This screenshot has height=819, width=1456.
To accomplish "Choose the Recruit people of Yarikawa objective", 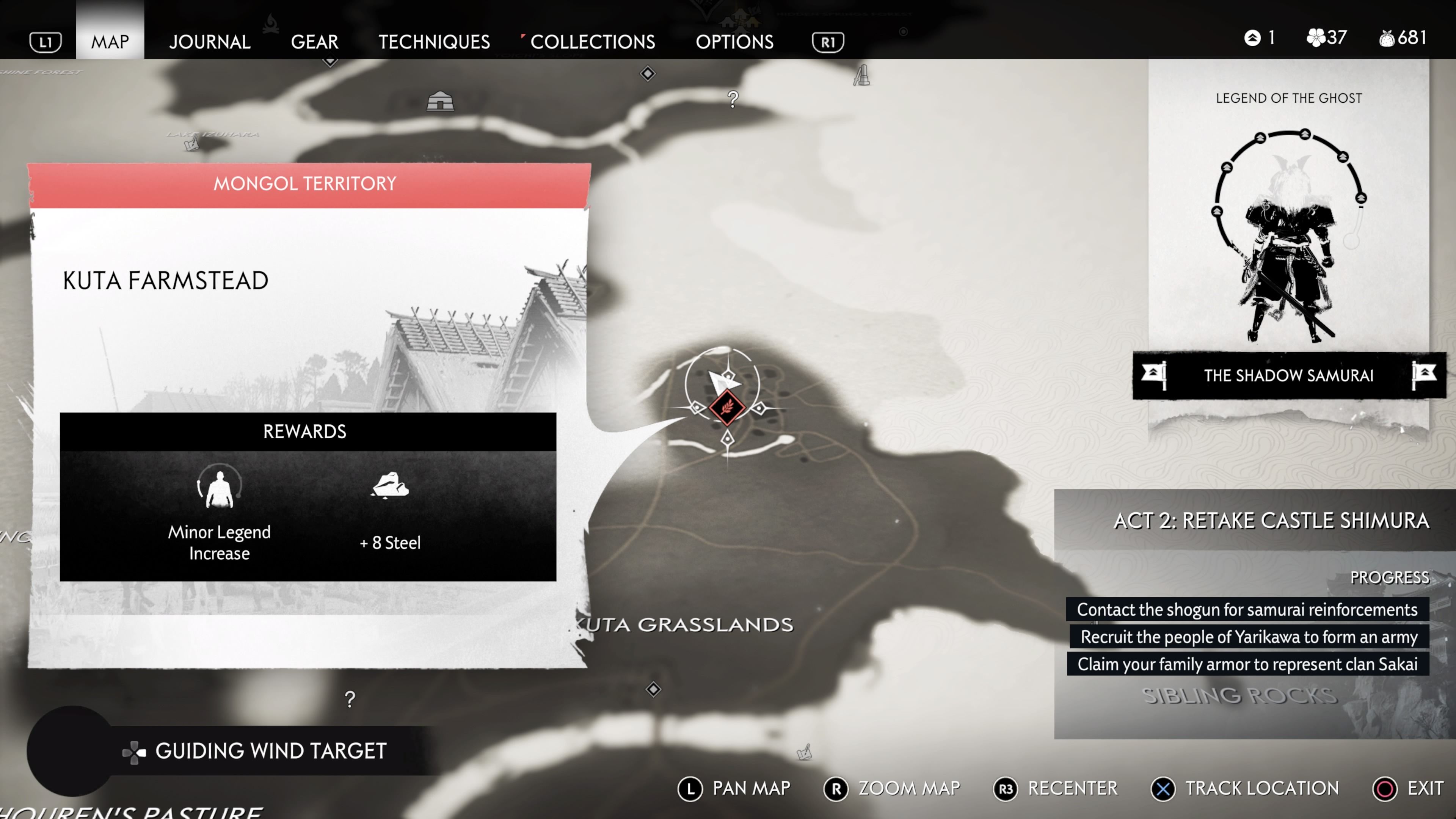I will point(1249,637).
